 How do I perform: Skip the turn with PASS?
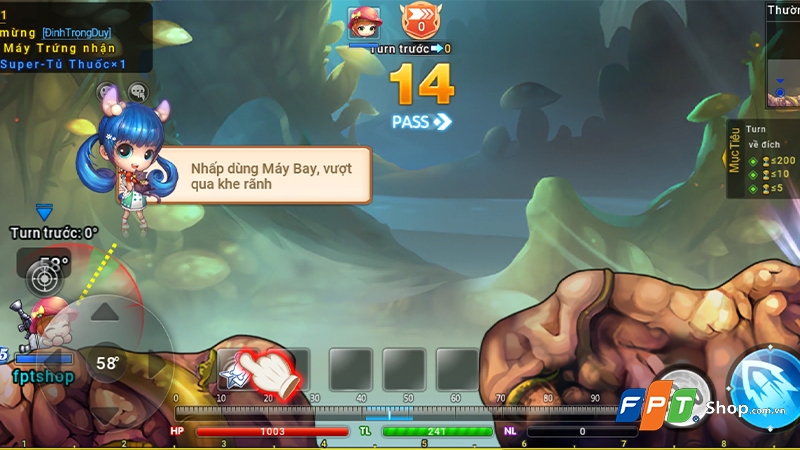[422, 121]
